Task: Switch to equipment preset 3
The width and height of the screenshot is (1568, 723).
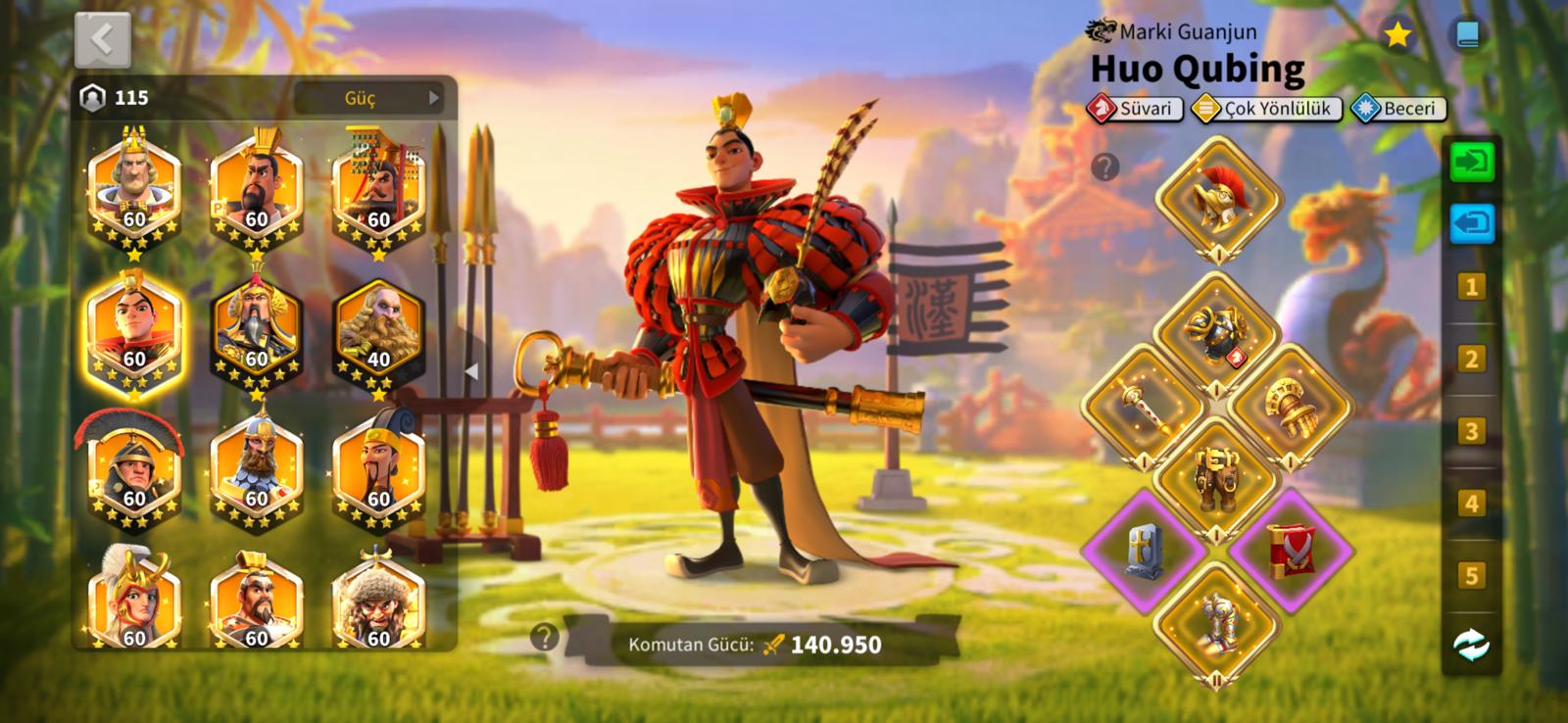Action: coord(1471,431)
